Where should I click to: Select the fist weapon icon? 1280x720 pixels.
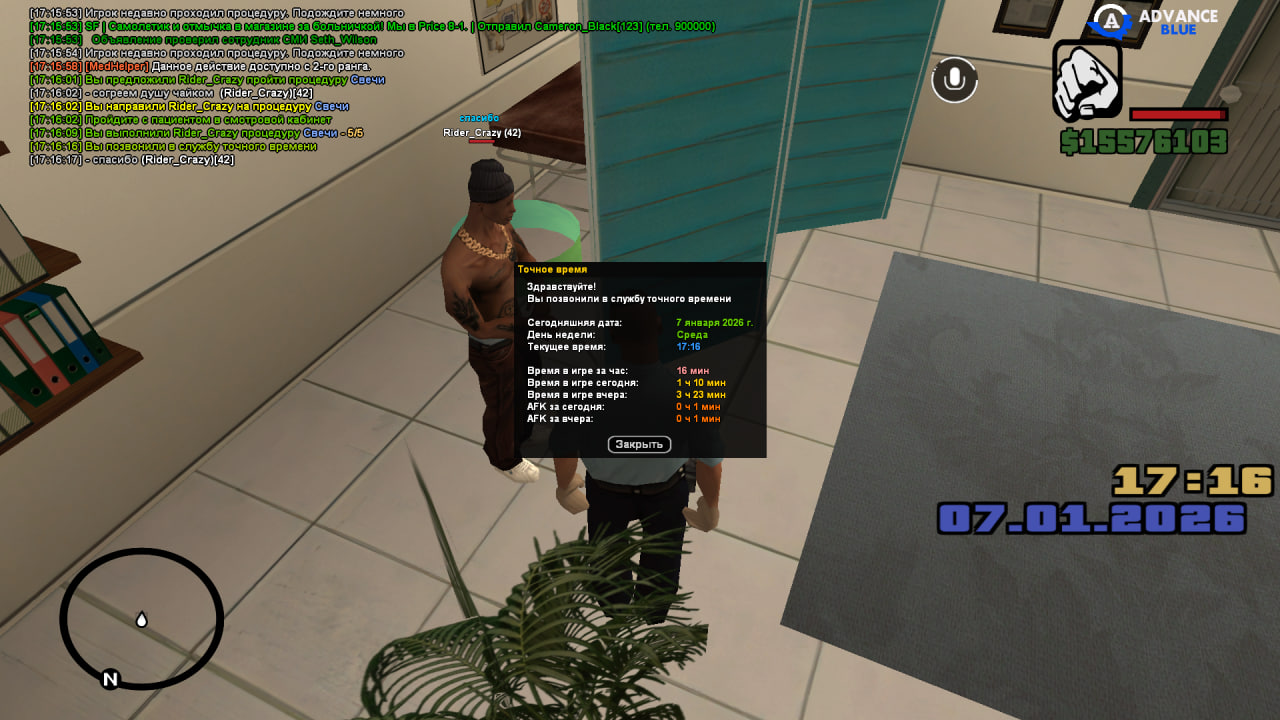pyautogui.click(x=1087, y=80)
